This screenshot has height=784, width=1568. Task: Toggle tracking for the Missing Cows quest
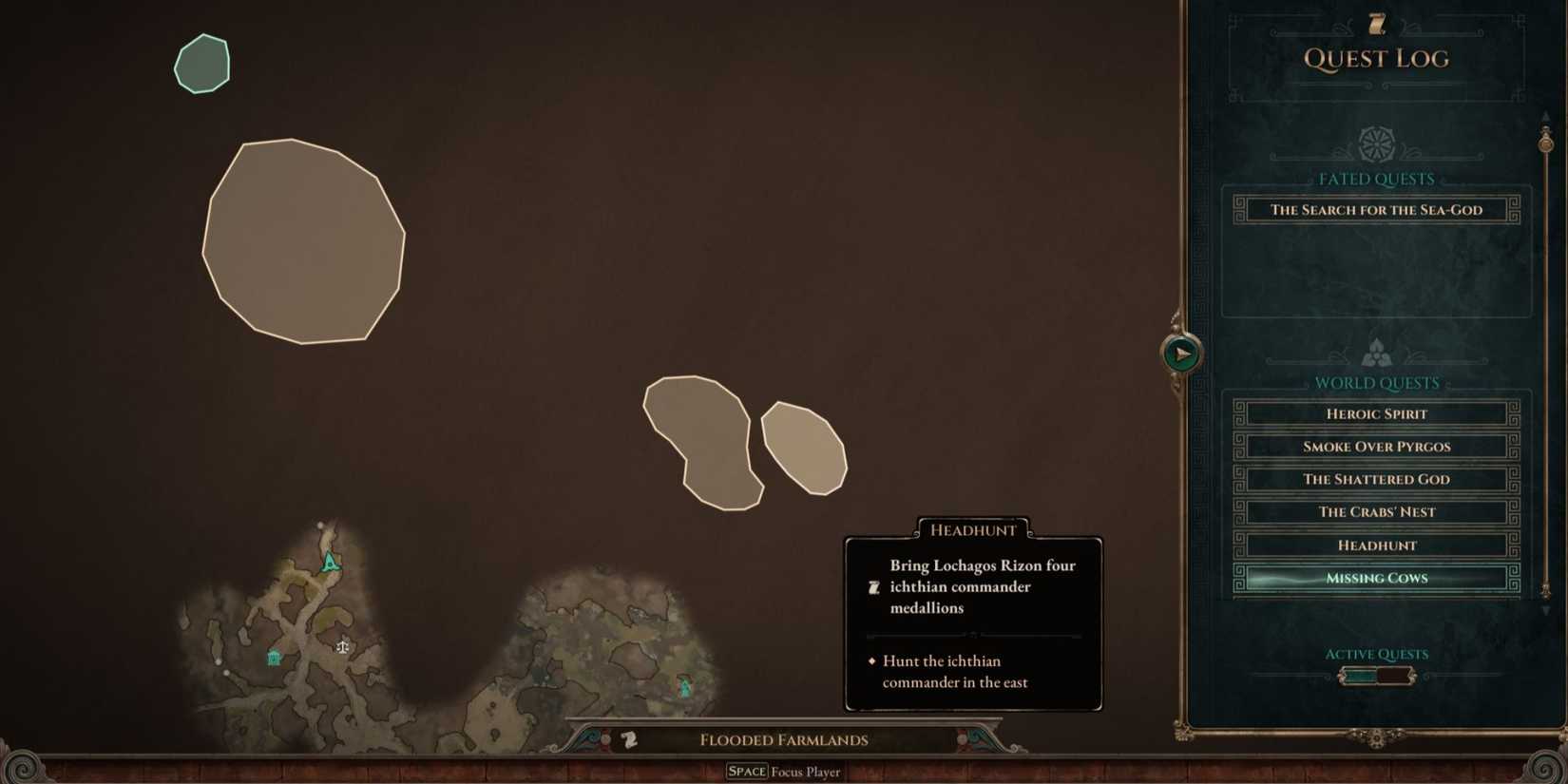coord(1376,578)
